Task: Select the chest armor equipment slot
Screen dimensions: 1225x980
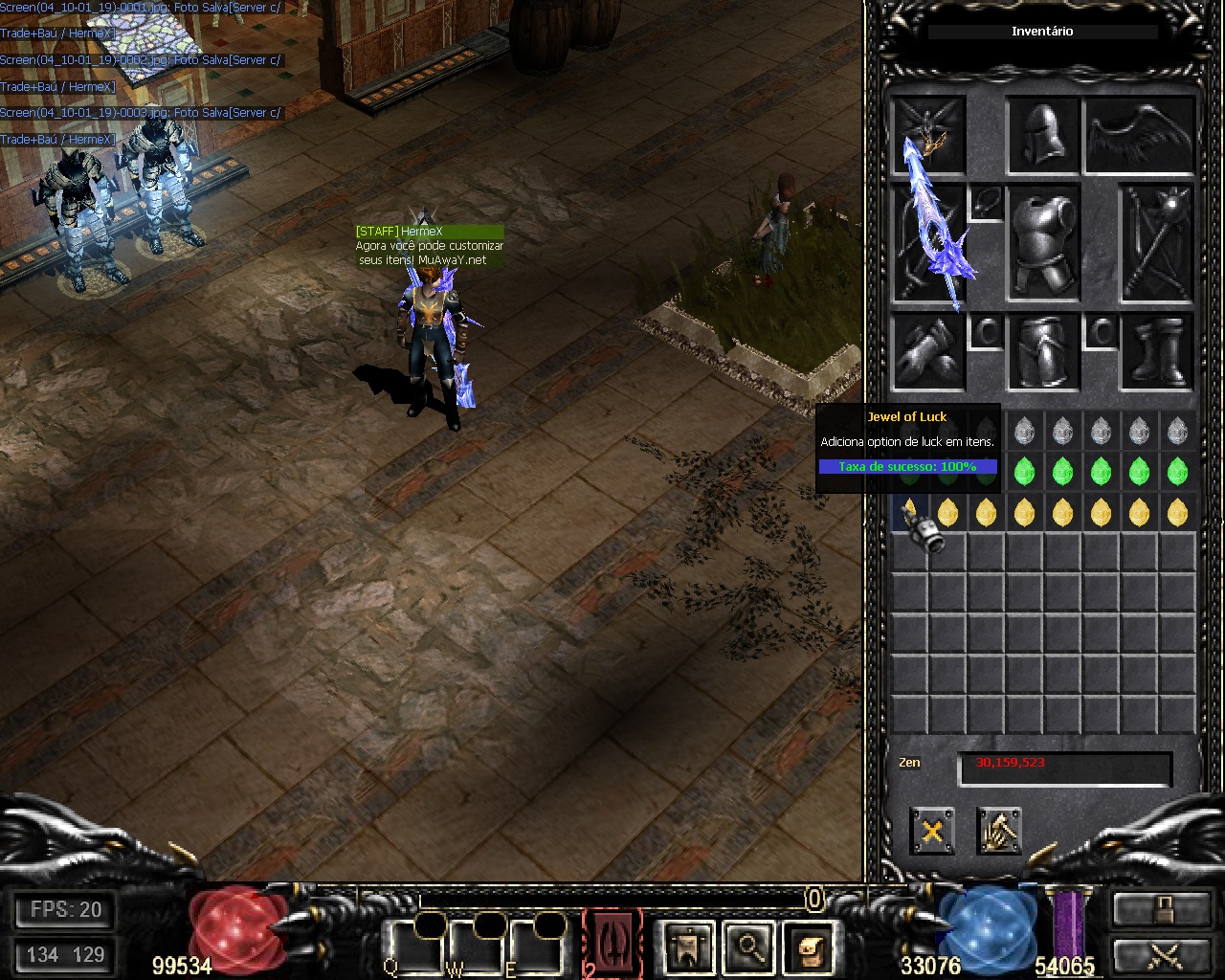Action: 1044,244
